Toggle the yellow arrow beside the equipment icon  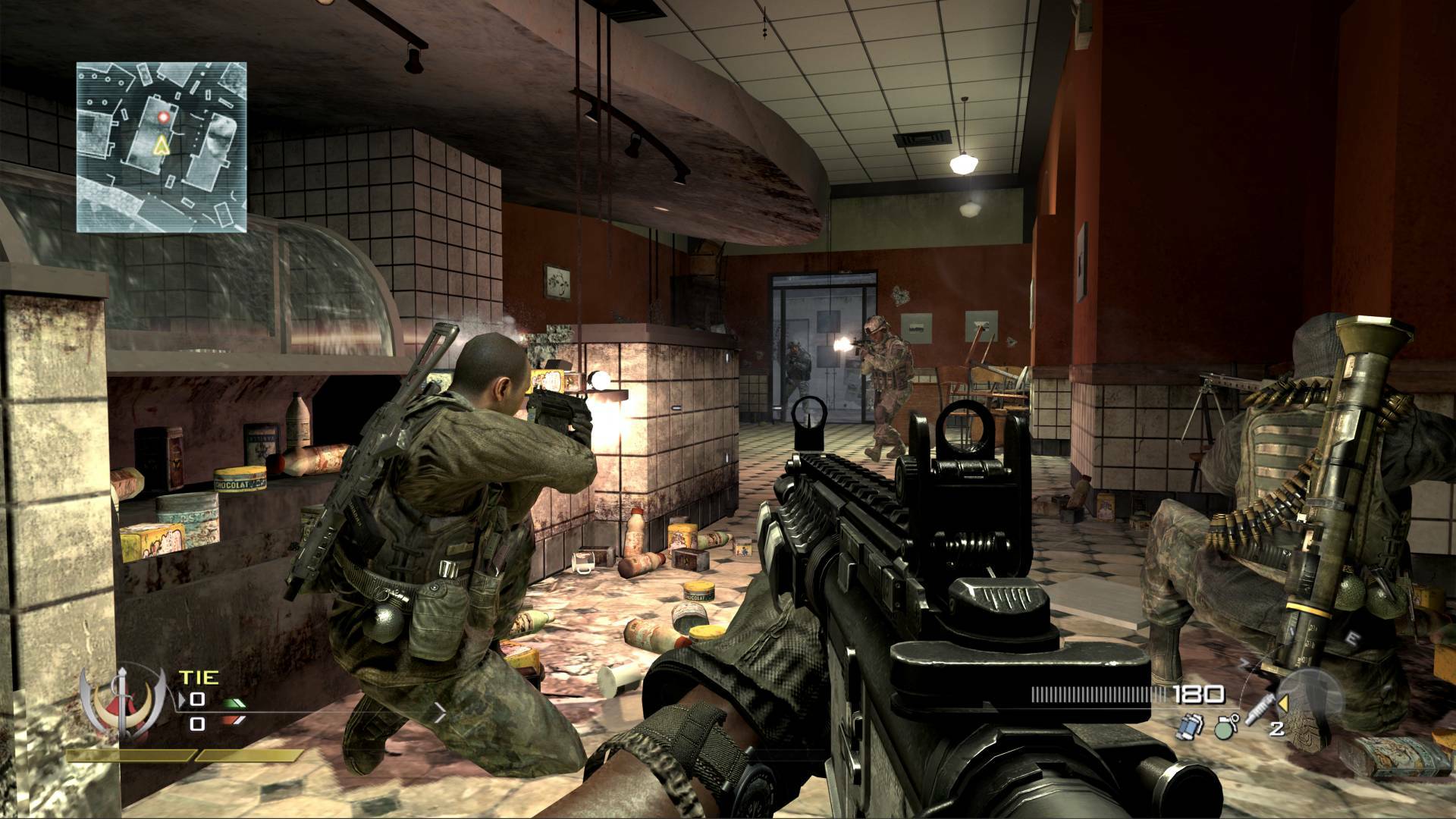[1284, 703]
